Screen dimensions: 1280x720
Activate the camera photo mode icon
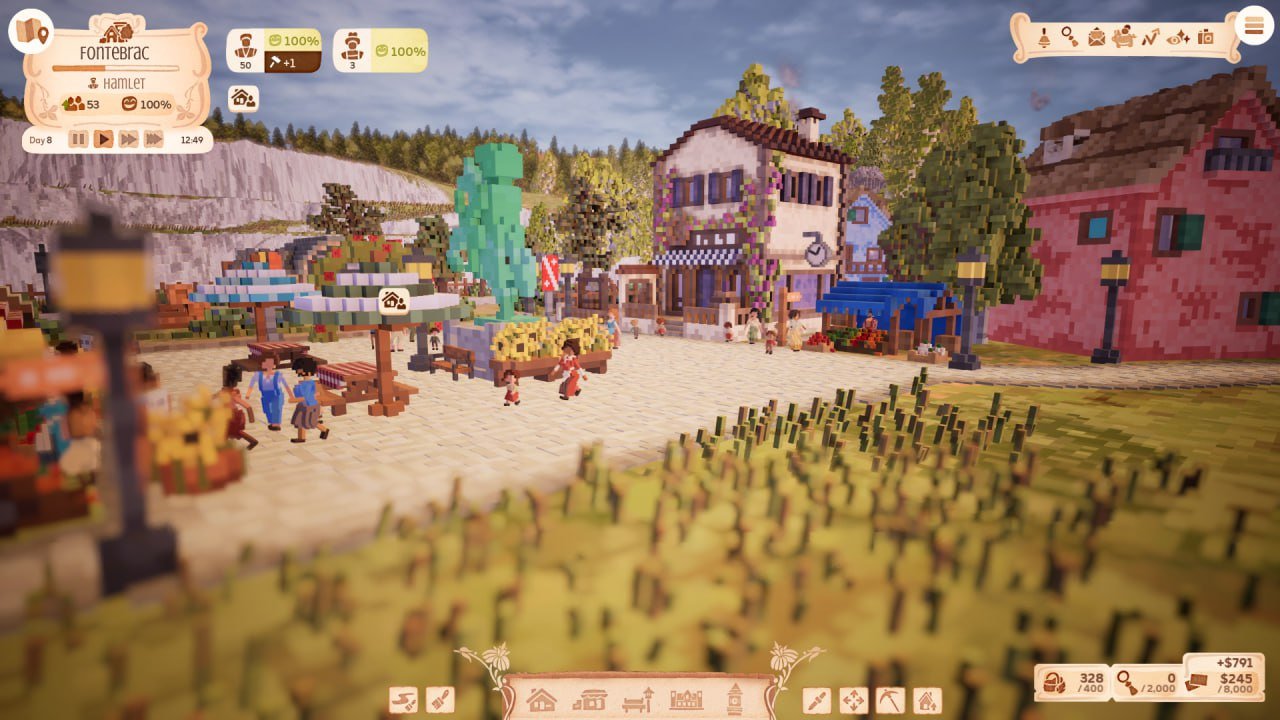(x=1206, y=38)
